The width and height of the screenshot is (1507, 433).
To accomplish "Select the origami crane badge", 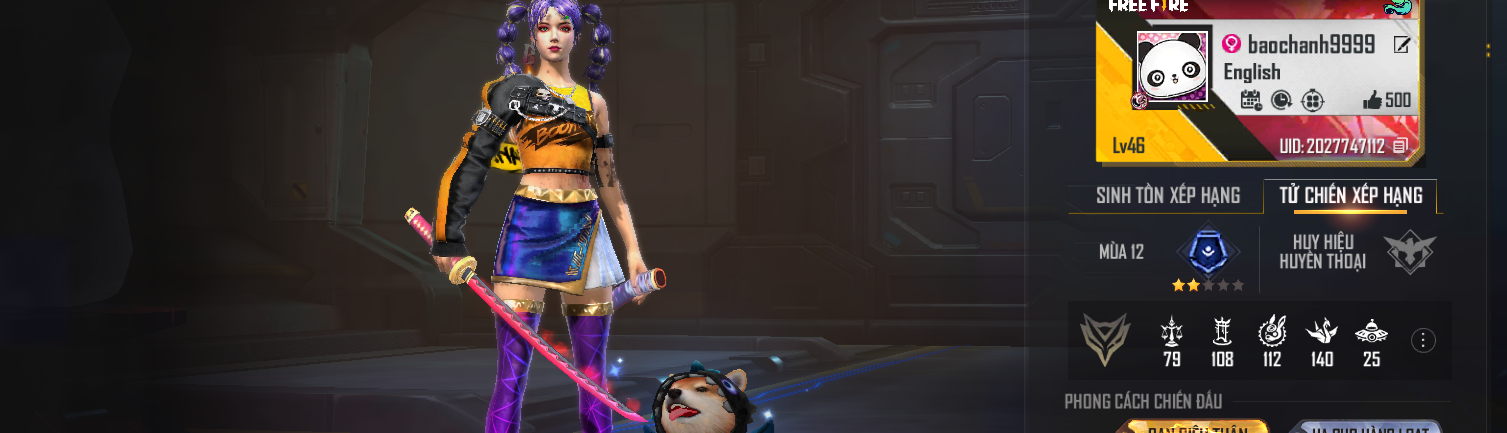I will (x=1322, y=331).
